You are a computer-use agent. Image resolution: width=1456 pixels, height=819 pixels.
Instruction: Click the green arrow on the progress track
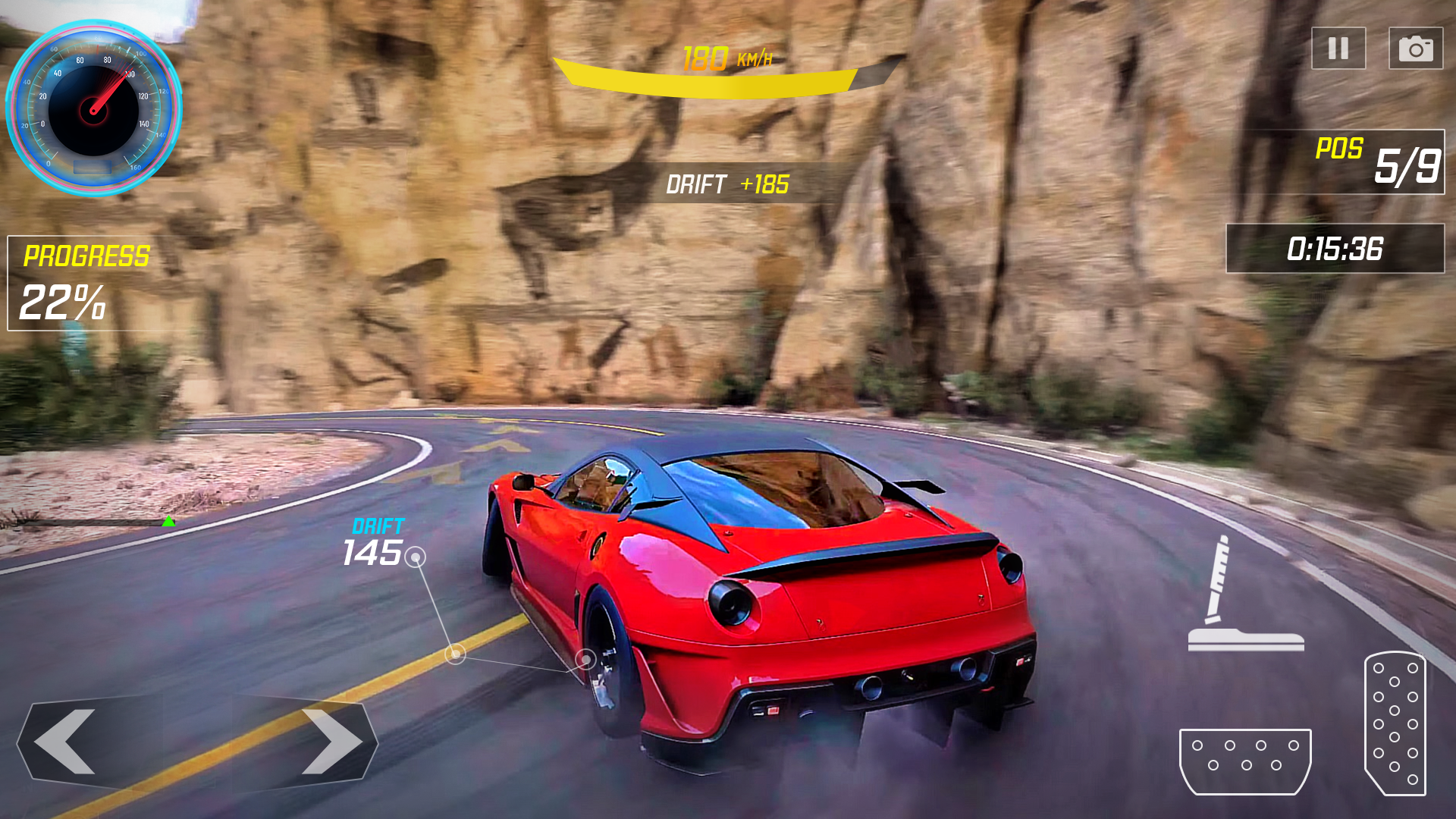coord(168,521)
